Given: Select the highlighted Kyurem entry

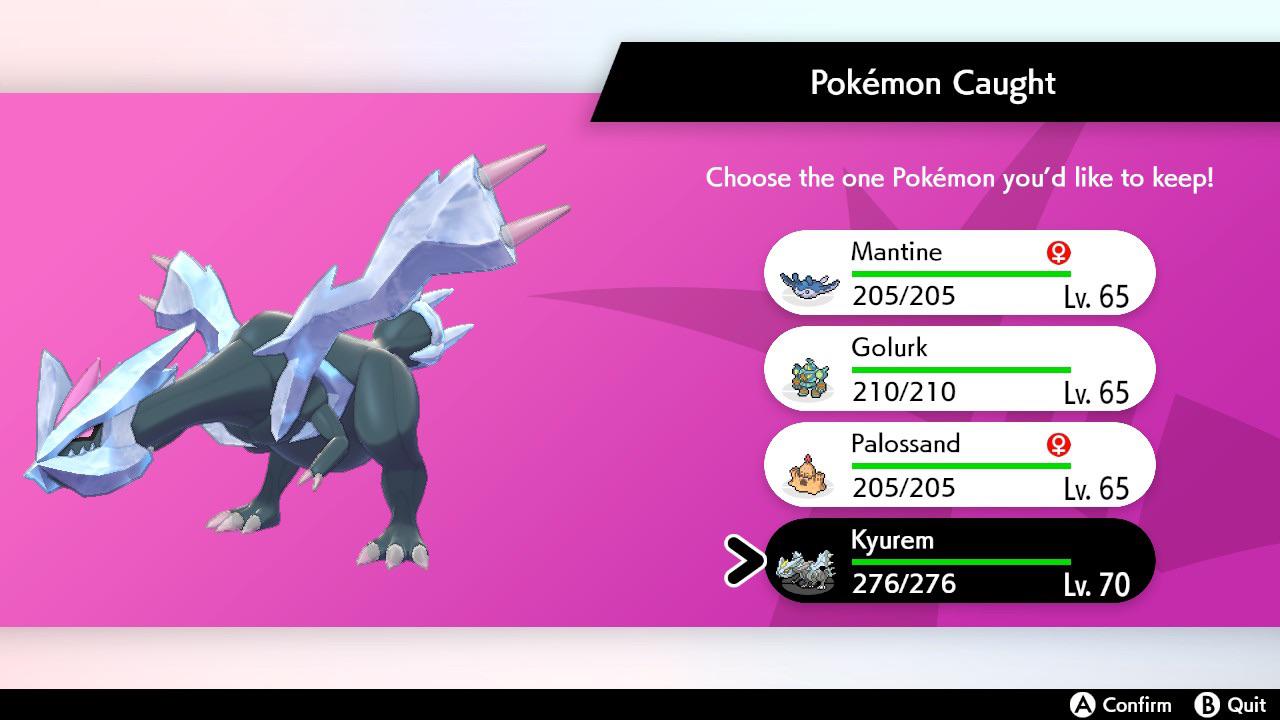Looking at the screenshot, I should [960, 561].
